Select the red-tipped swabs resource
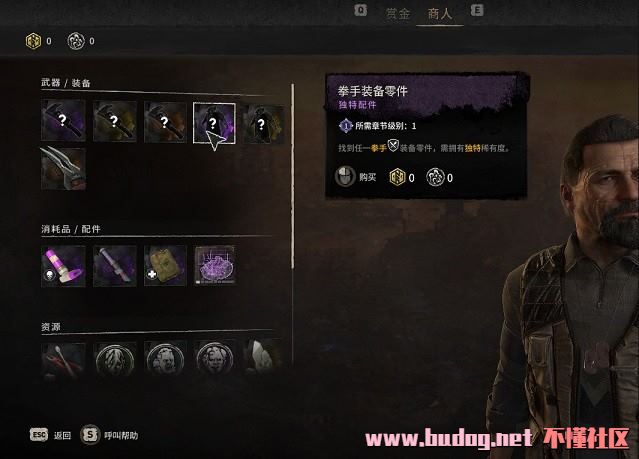The height and width of the screenshot is (459, 639). (x=63, y=360)
